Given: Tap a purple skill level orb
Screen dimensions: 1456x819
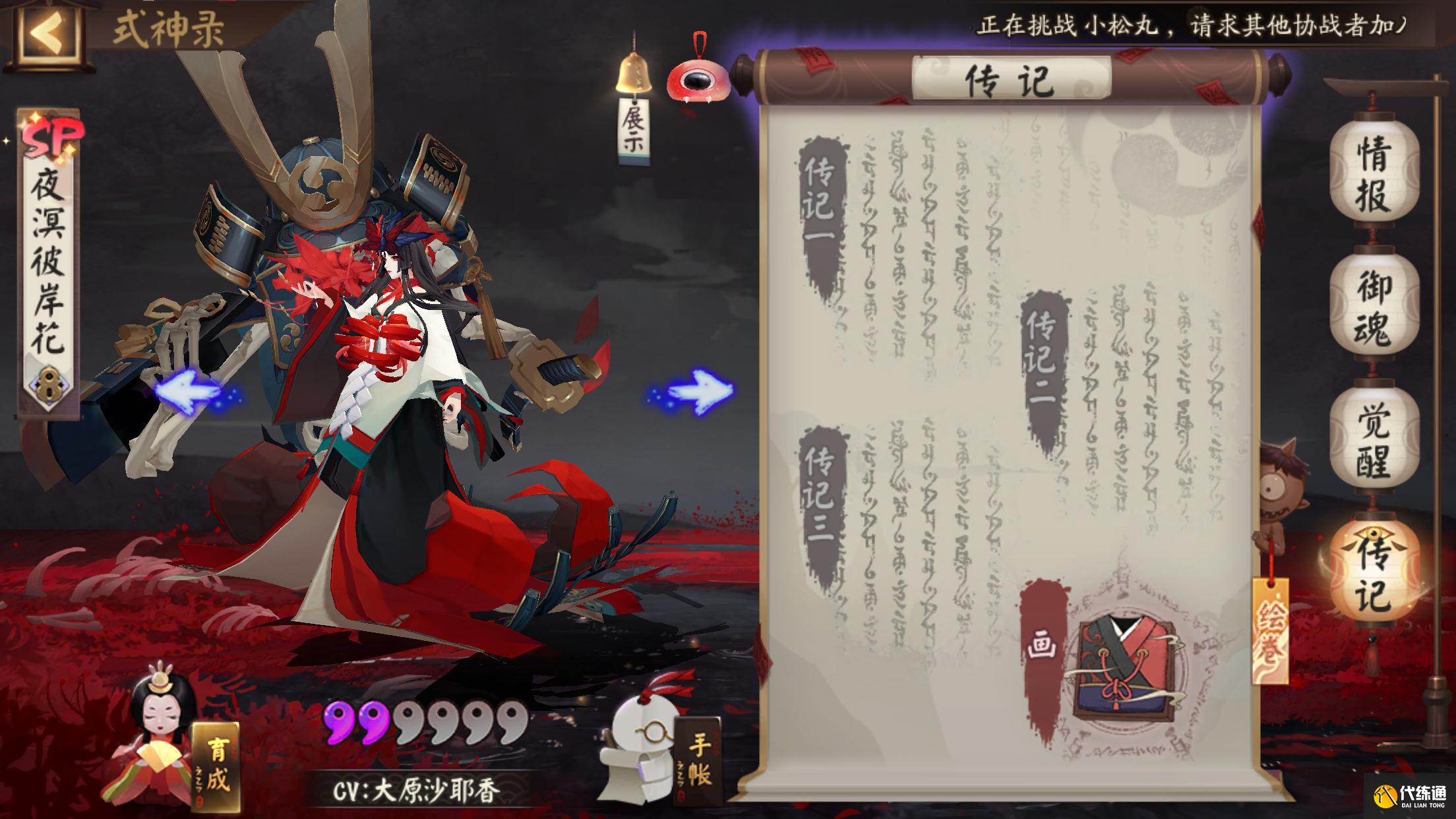Looking at the screenshot, I should click(337, 723).
